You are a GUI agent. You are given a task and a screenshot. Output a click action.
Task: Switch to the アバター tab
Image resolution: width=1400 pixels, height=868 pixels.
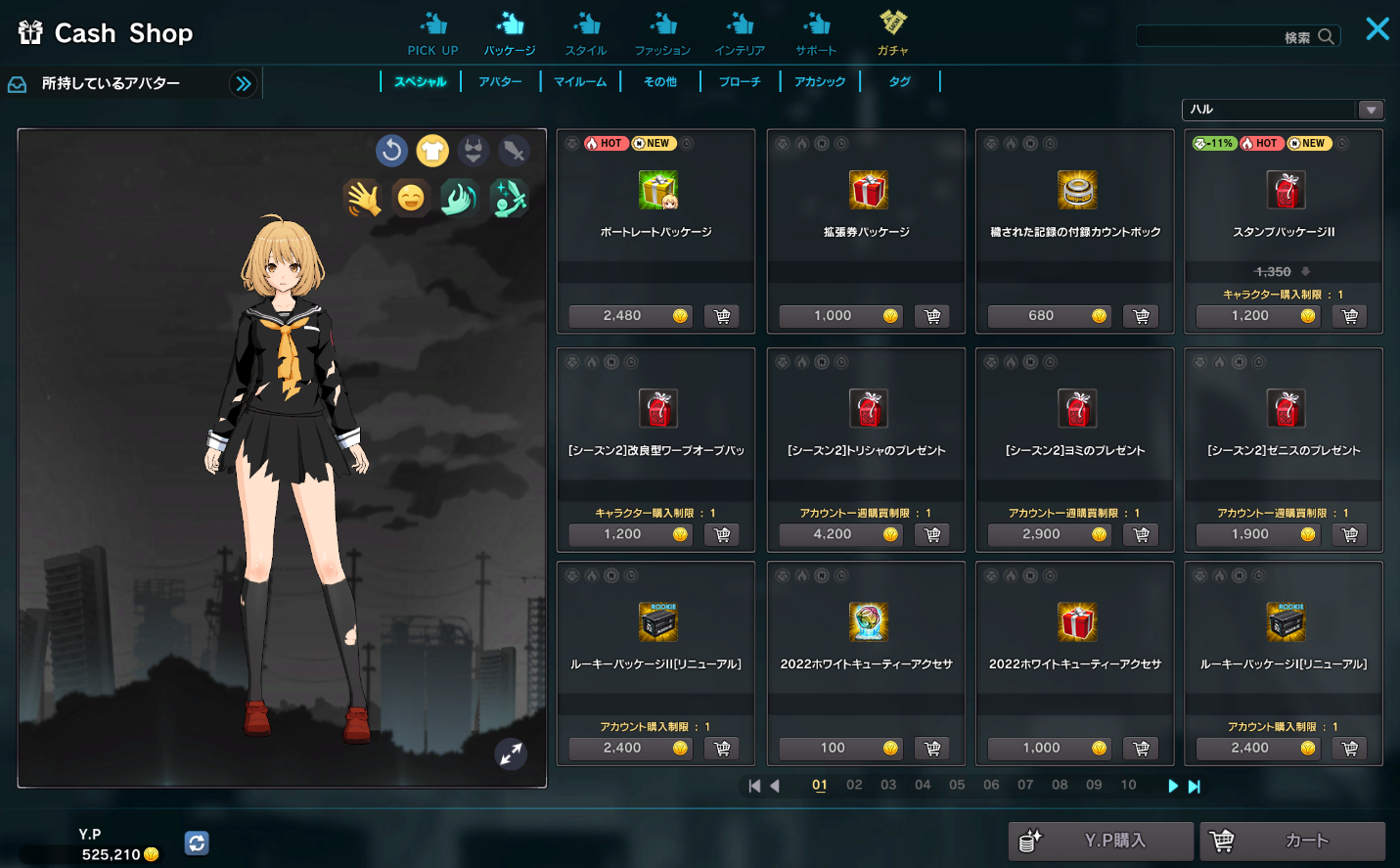[501, 81]
